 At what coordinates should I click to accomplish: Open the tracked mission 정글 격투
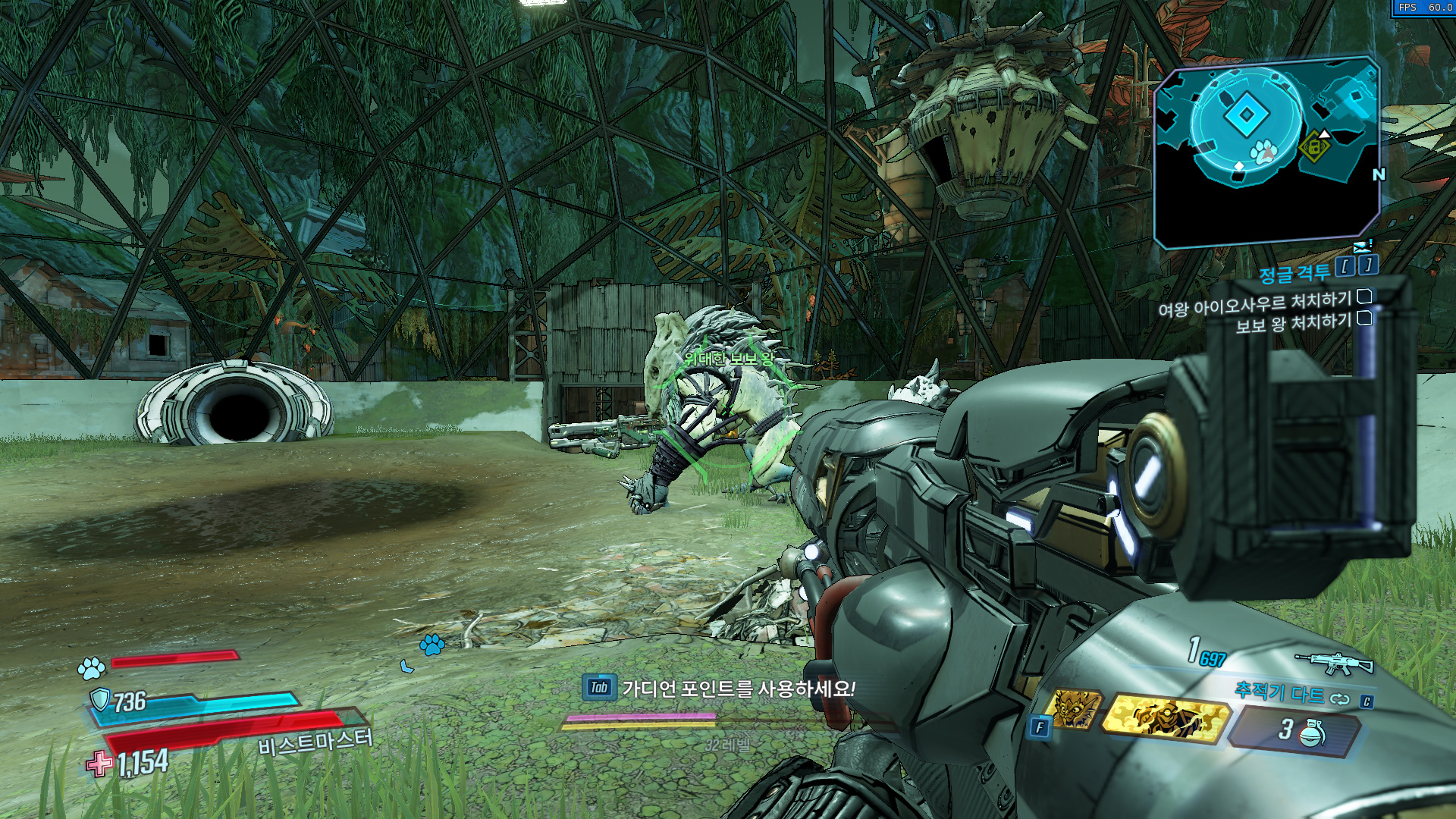click(x=1294, y=272)
